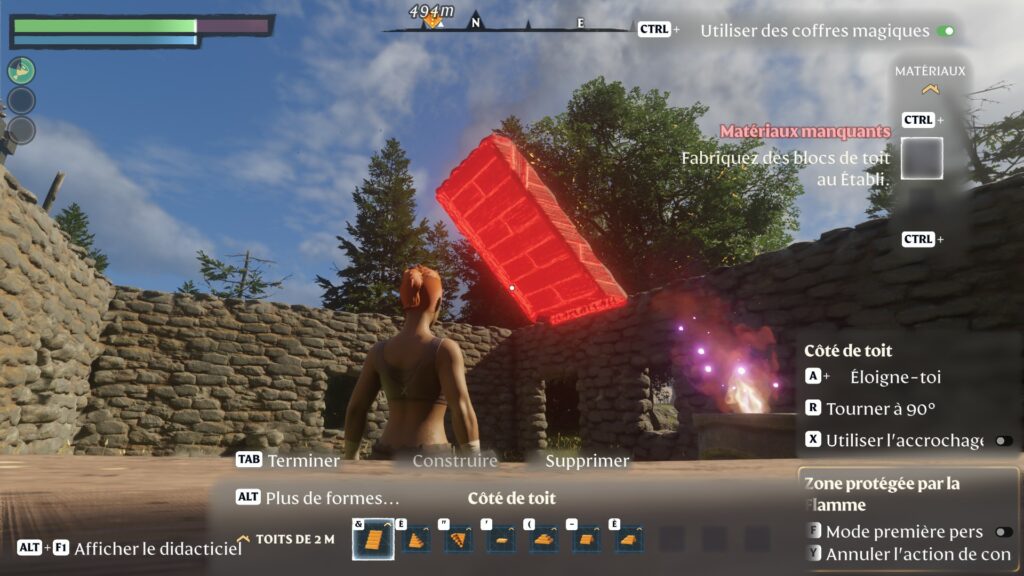Screen dimensions: 1024x576
Task: Select the highlighted Côté de toit slot
Action: pyautogui.click(x=372, y=540)
